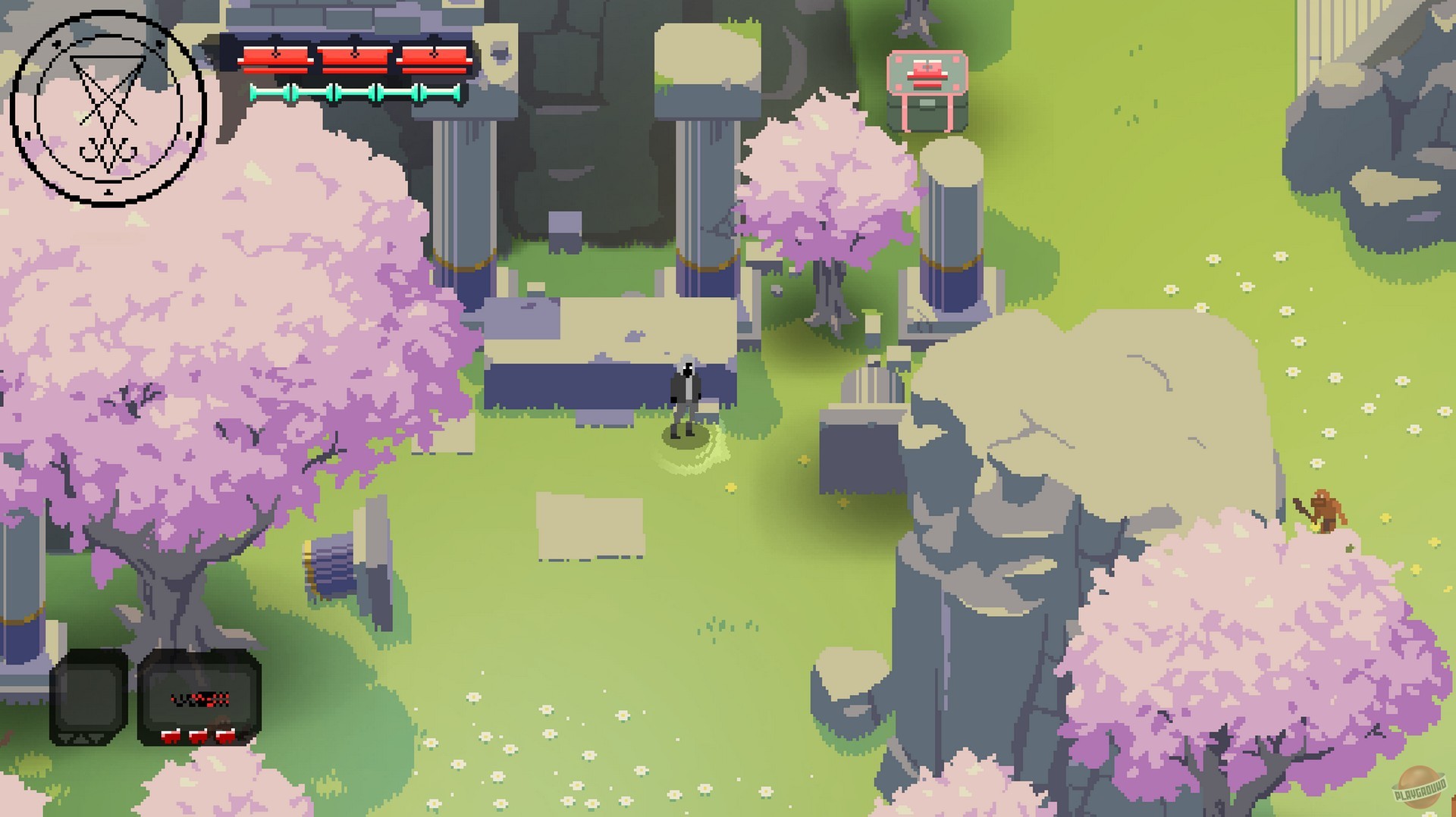Expand the right arrow under the empty slot
The image size is (1456, 817).
pyautogui.click(x=96, y=738)
